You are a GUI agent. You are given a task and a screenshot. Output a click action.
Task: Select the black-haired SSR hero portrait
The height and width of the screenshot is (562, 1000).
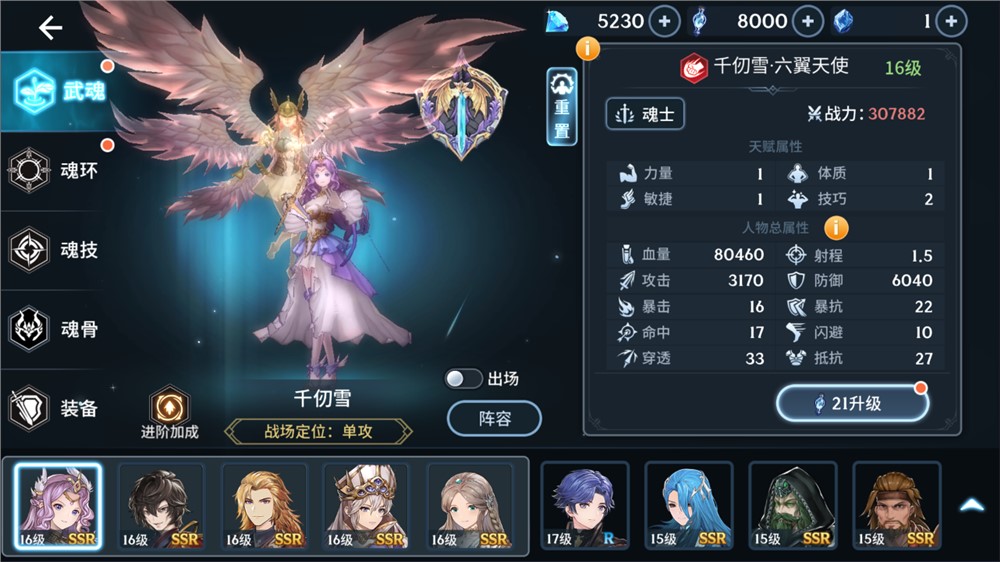[161, 507]
